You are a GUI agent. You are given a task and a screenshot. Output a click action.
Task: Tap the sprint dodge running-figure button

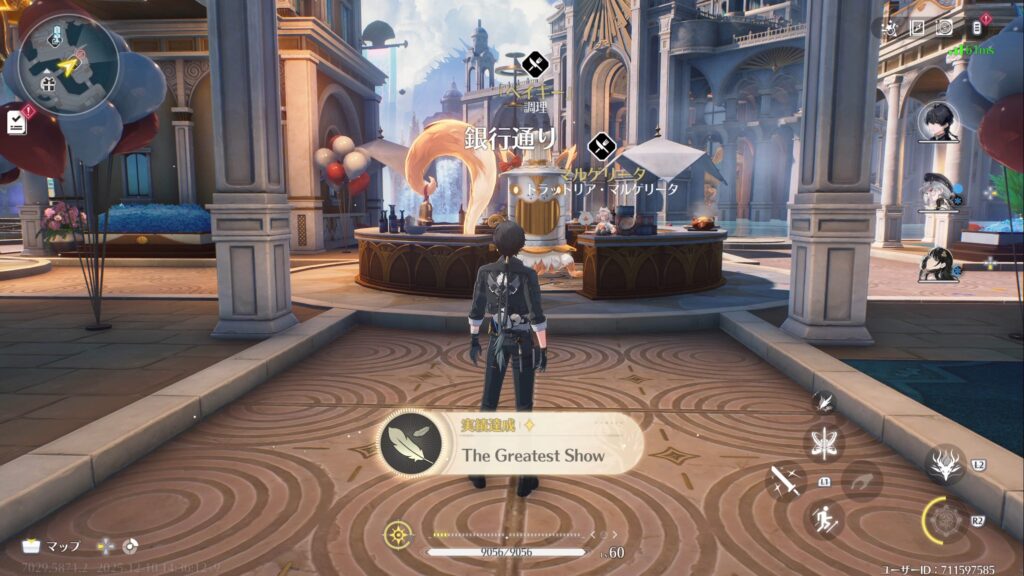coord(826,519)
